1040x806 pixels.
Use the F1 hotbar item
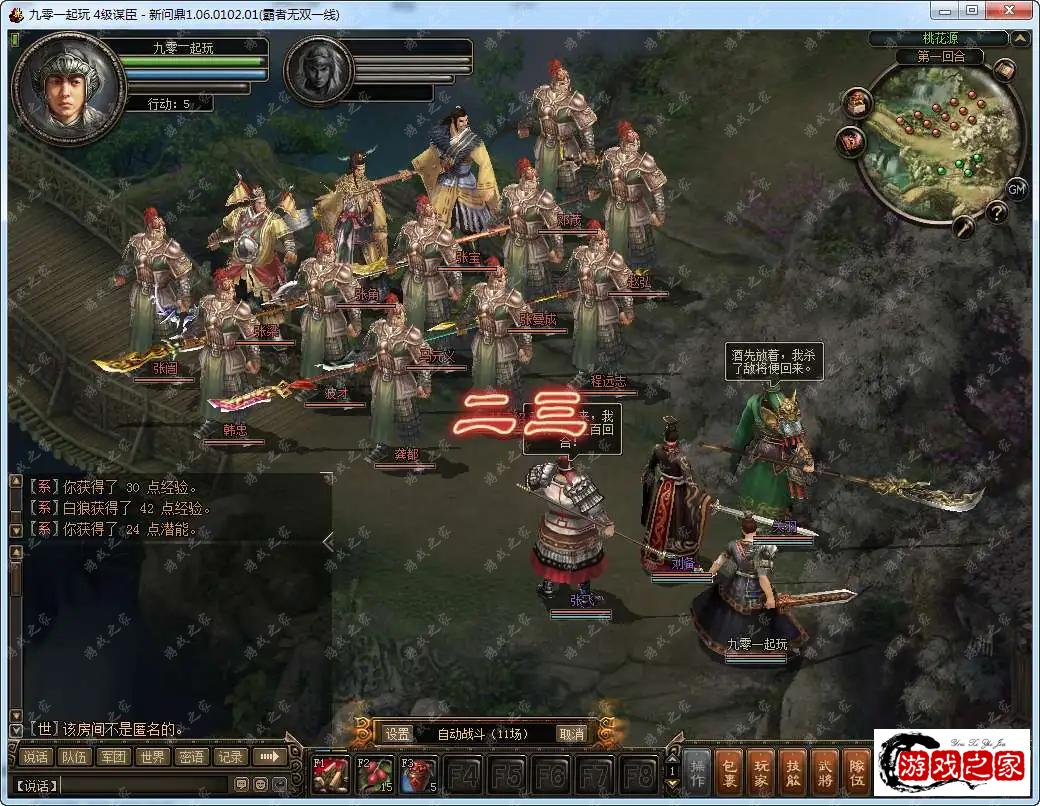pyautogui.click(x=329, y=775)
